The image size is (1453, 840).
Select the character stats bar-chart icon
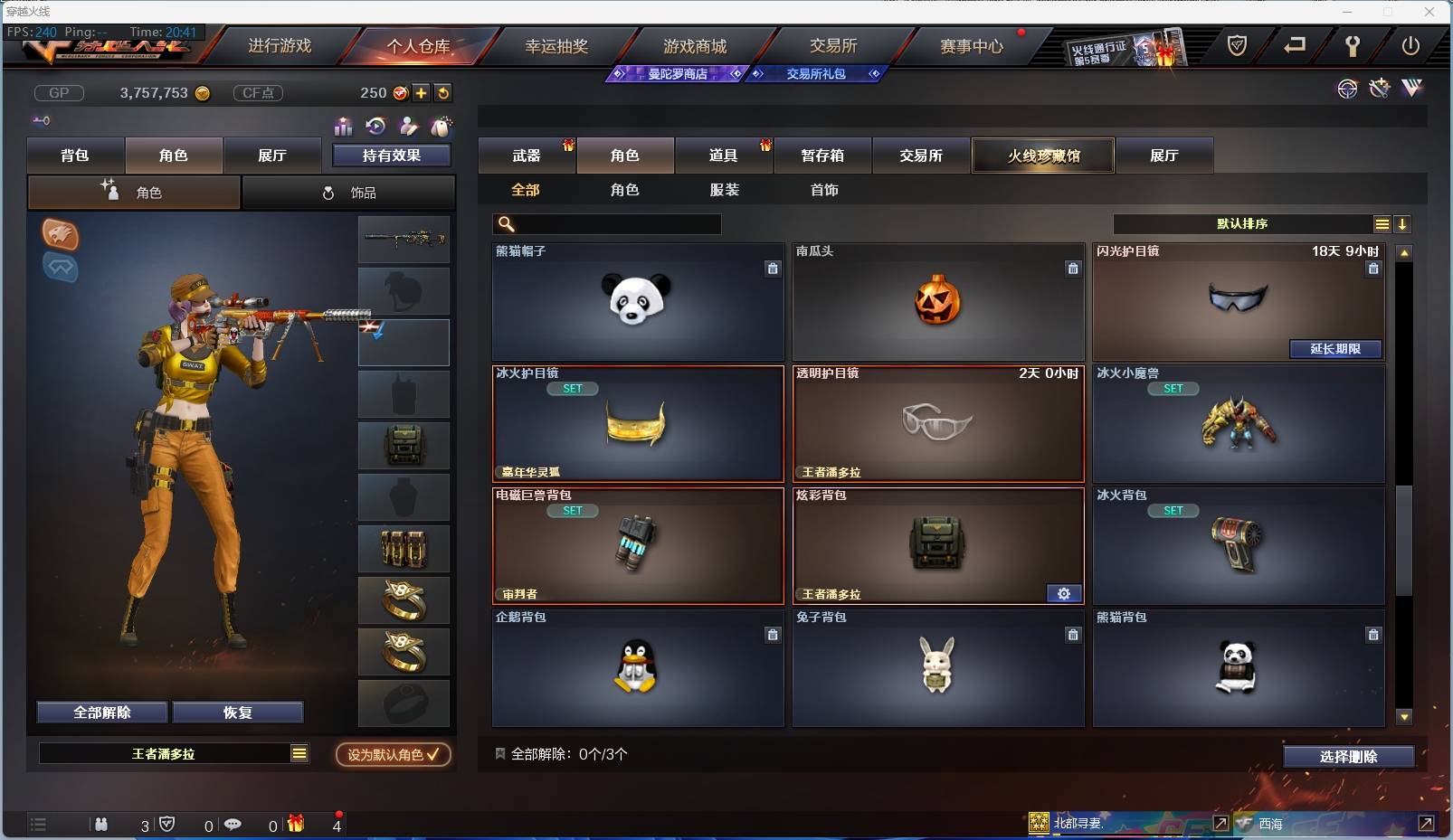coord(345,127)
